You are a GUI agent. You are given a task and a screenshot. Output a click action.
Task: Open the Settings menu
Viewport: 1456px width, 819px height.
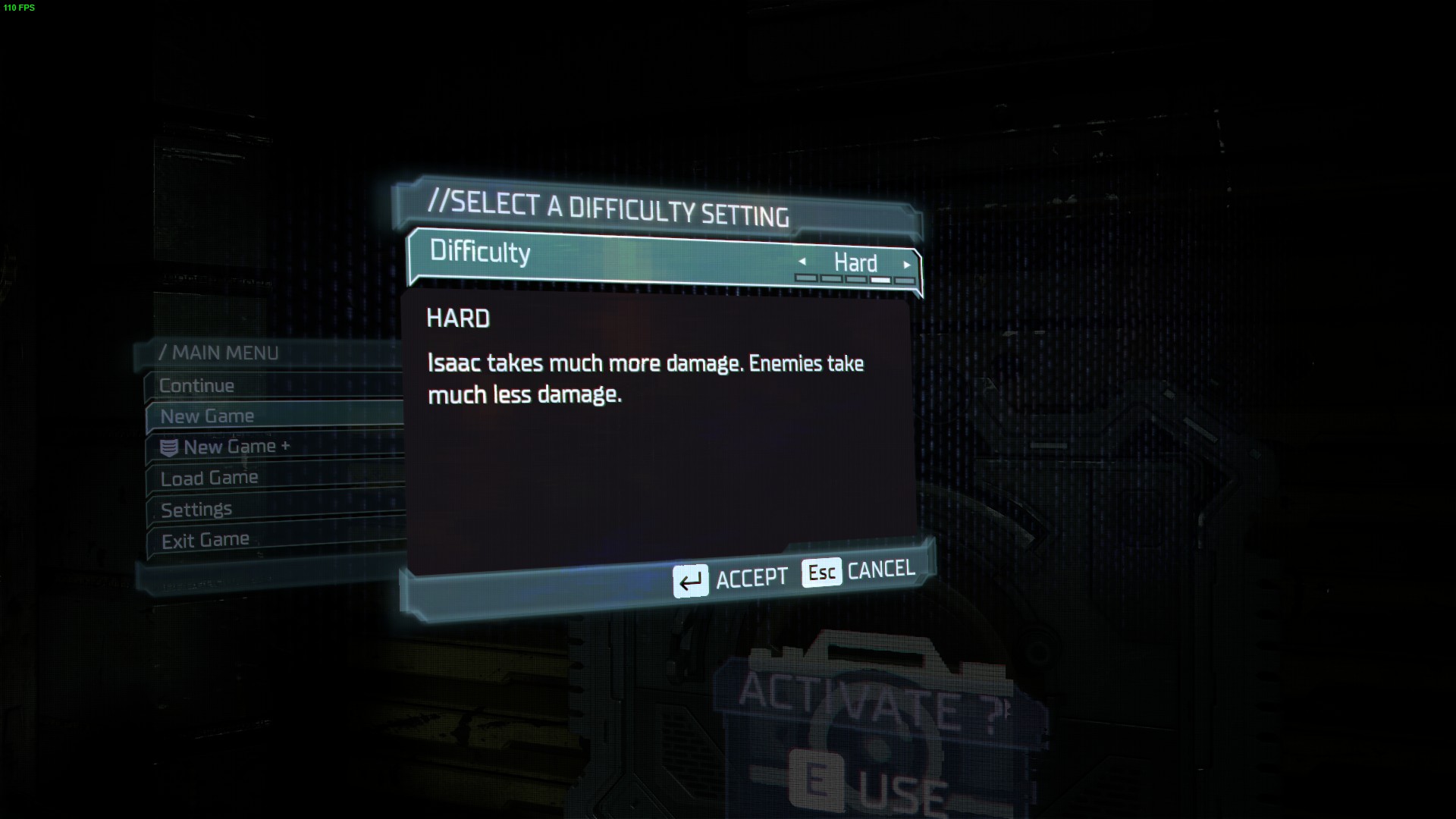(196, 510)
